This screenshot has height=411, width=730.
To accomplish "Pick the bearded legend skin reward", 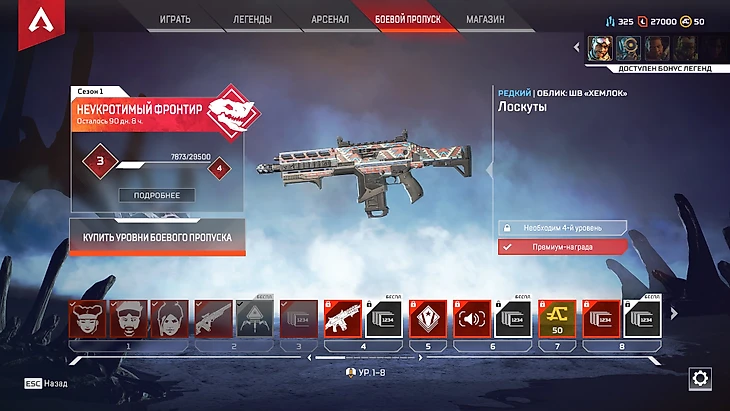I will click(127, 318).
